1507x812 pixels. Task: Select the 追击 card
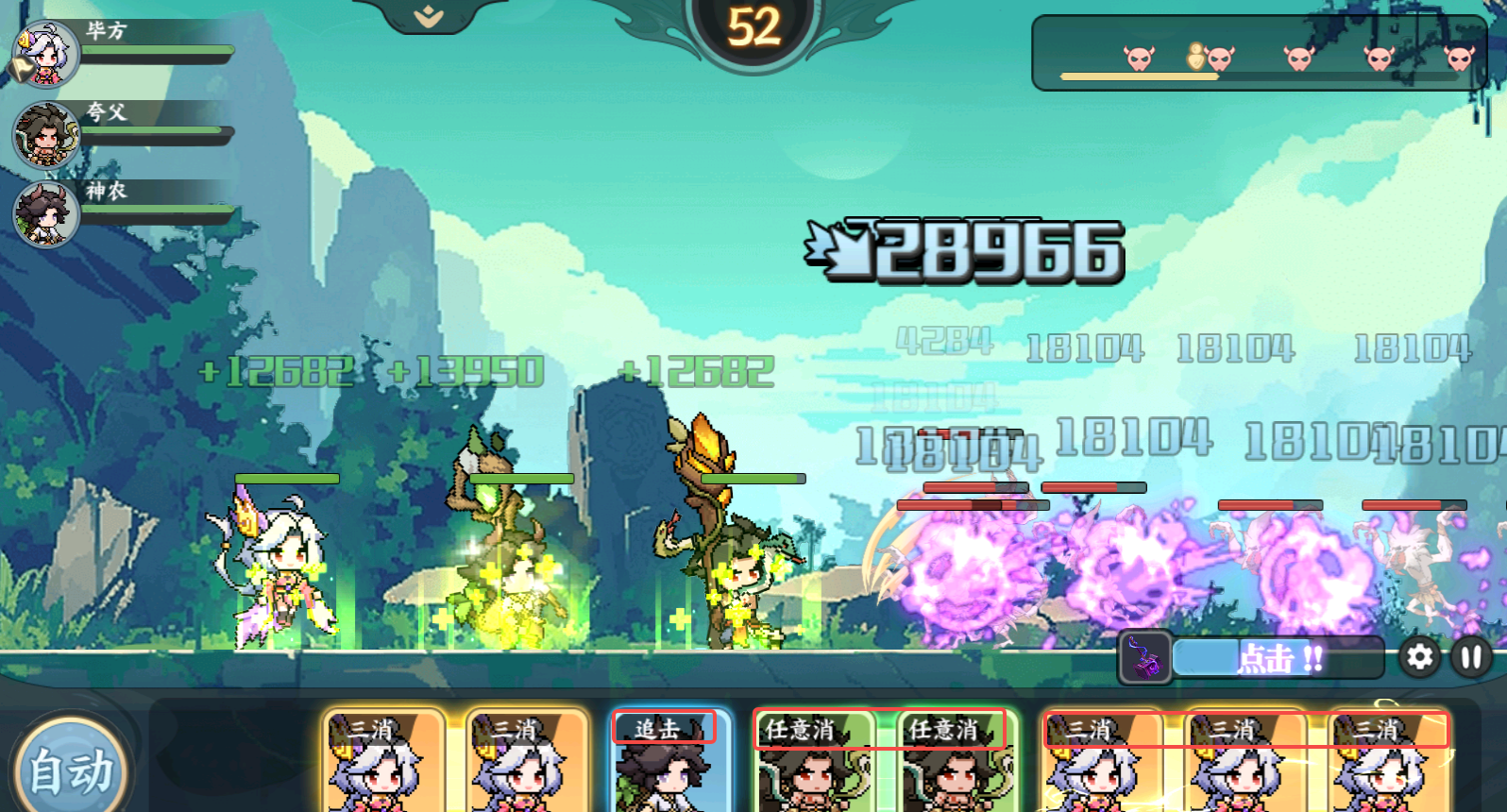point(669,760)
